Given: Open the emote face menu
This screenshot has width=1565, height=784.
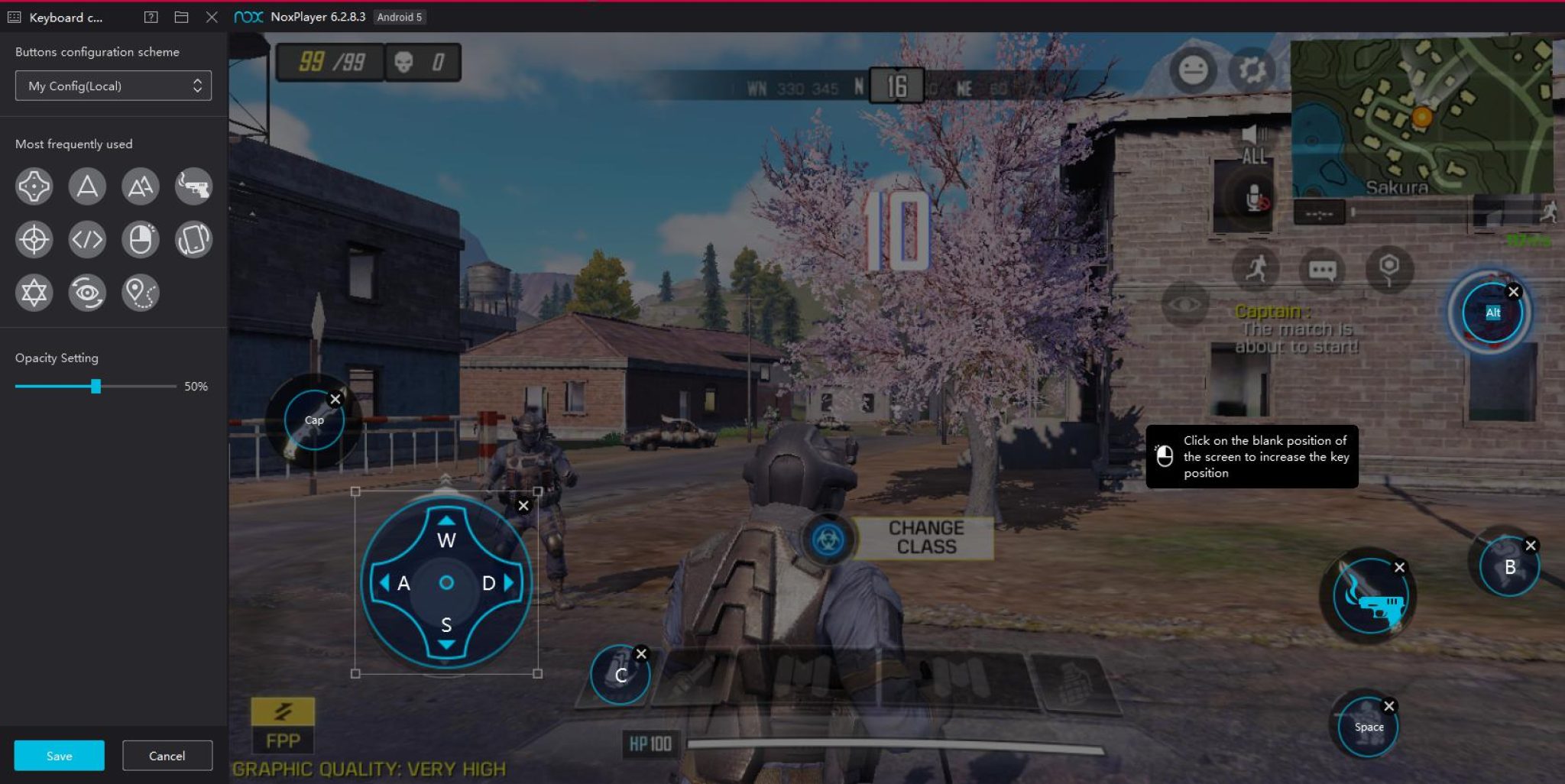Looking at the screenshot, I should [1192, 70].
